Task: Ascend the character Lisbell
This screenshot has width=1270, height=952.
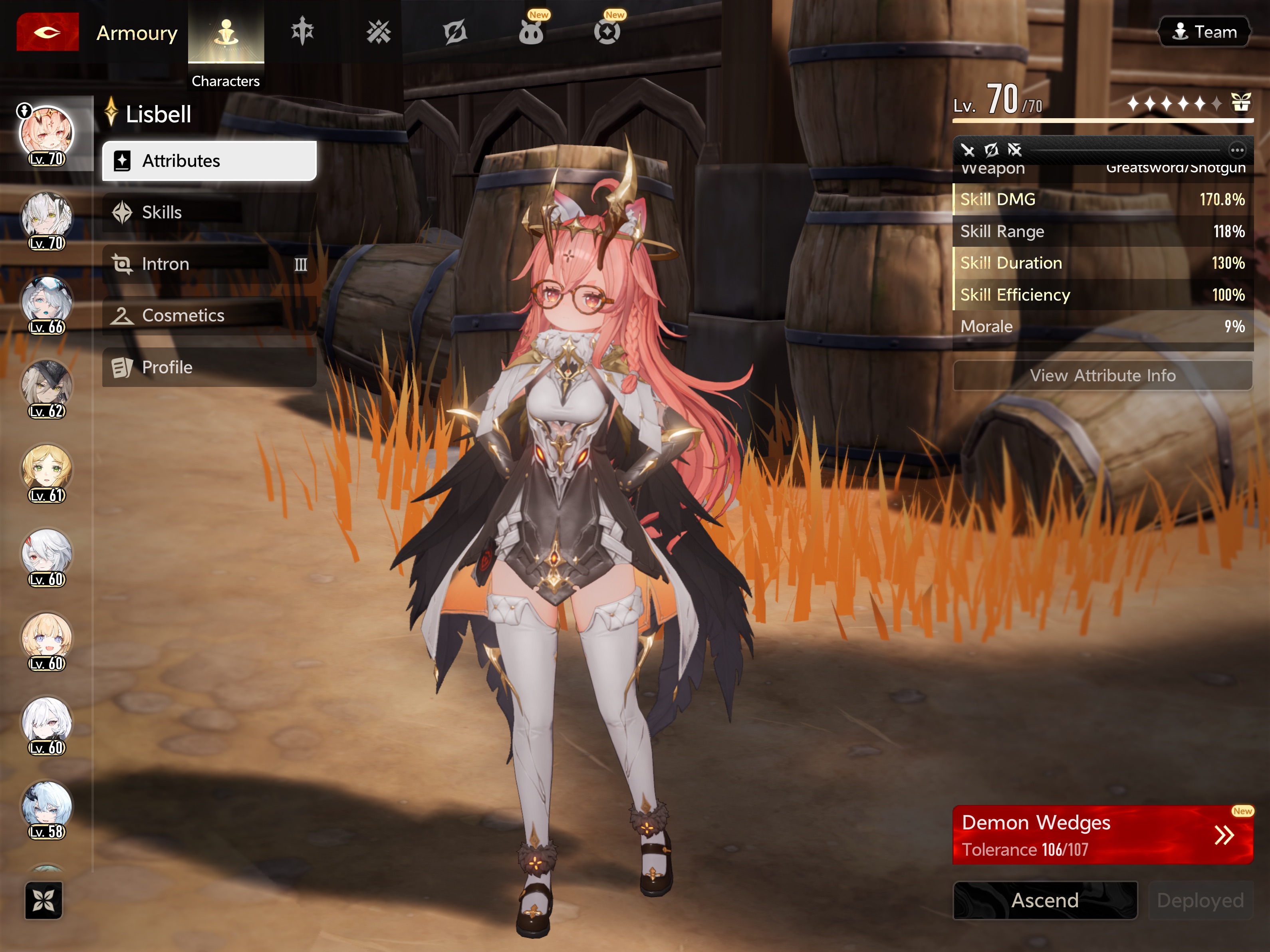Action: (1044, 900)
